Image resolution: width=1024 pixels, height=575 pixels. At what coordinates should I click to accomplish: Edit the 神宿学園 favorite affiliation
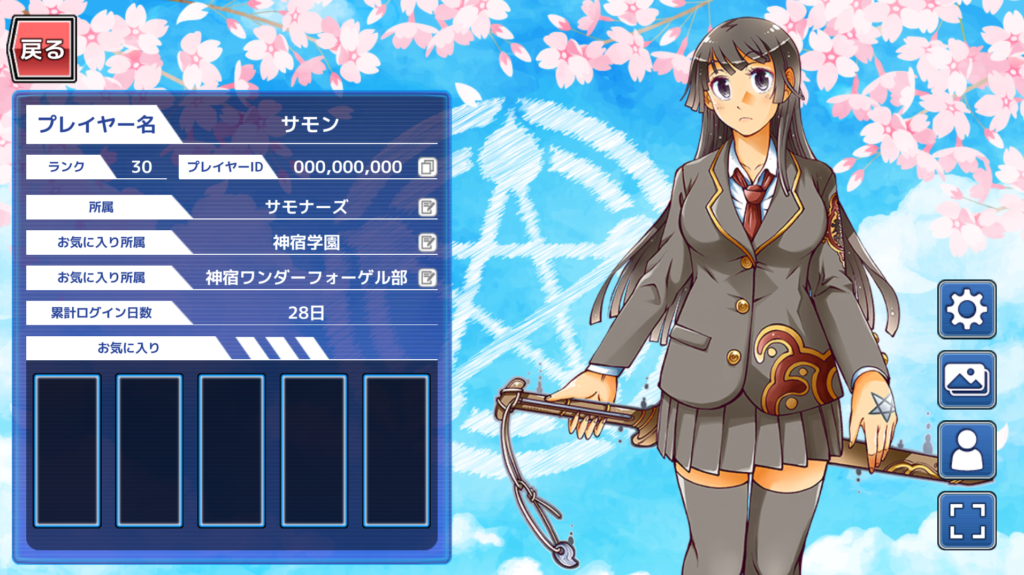tap(427, 242)
